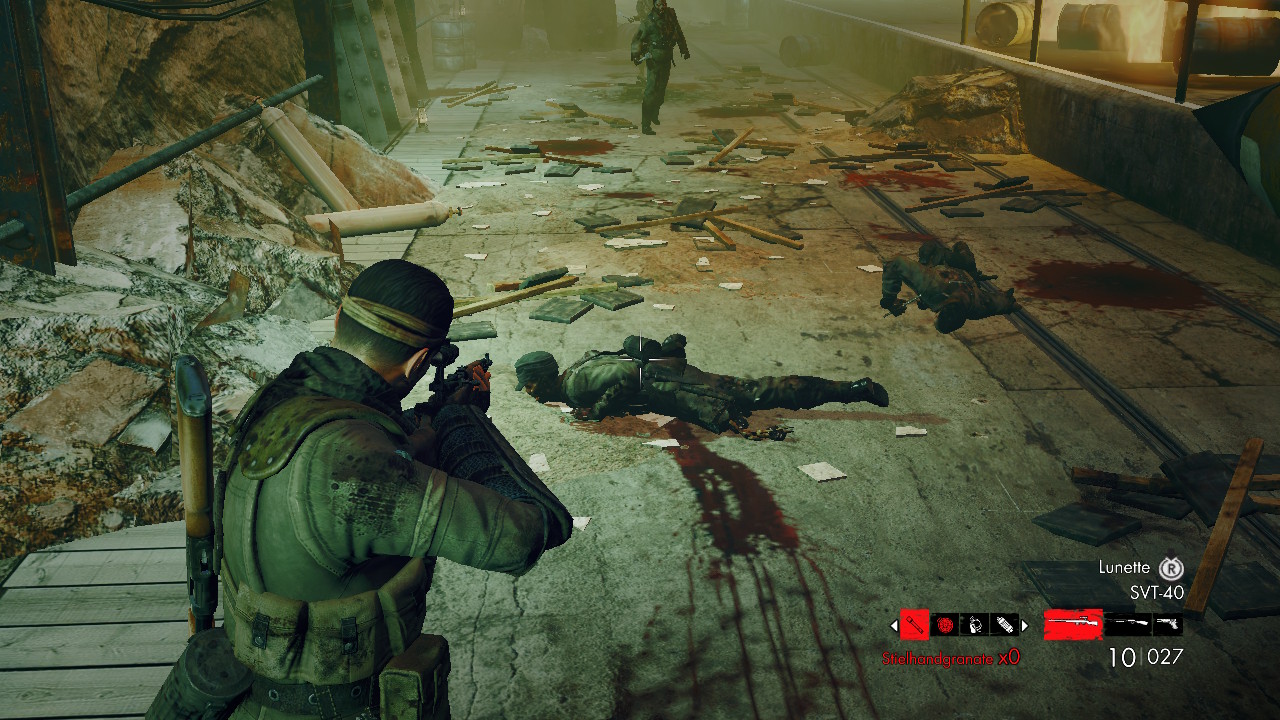The width and height of the screenshot is (1280, 720).
Task: Pick the dynamite stick item slot
Action: pyautogui.click(x=1004, y=625)
